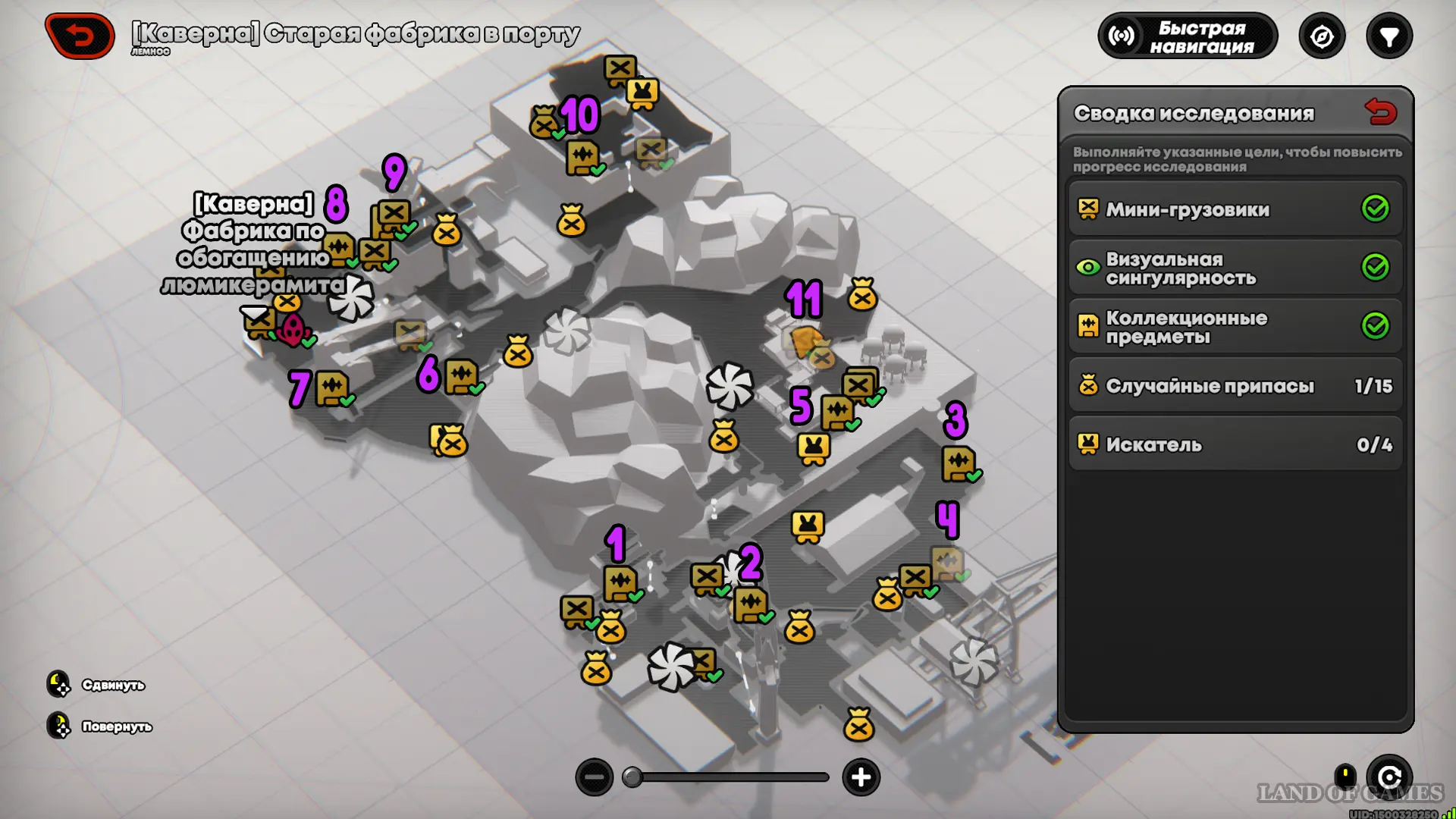This screenshot has width=1456, height=819.
Task: Select the collectible marker labeled 6
Action: (461, 377)
